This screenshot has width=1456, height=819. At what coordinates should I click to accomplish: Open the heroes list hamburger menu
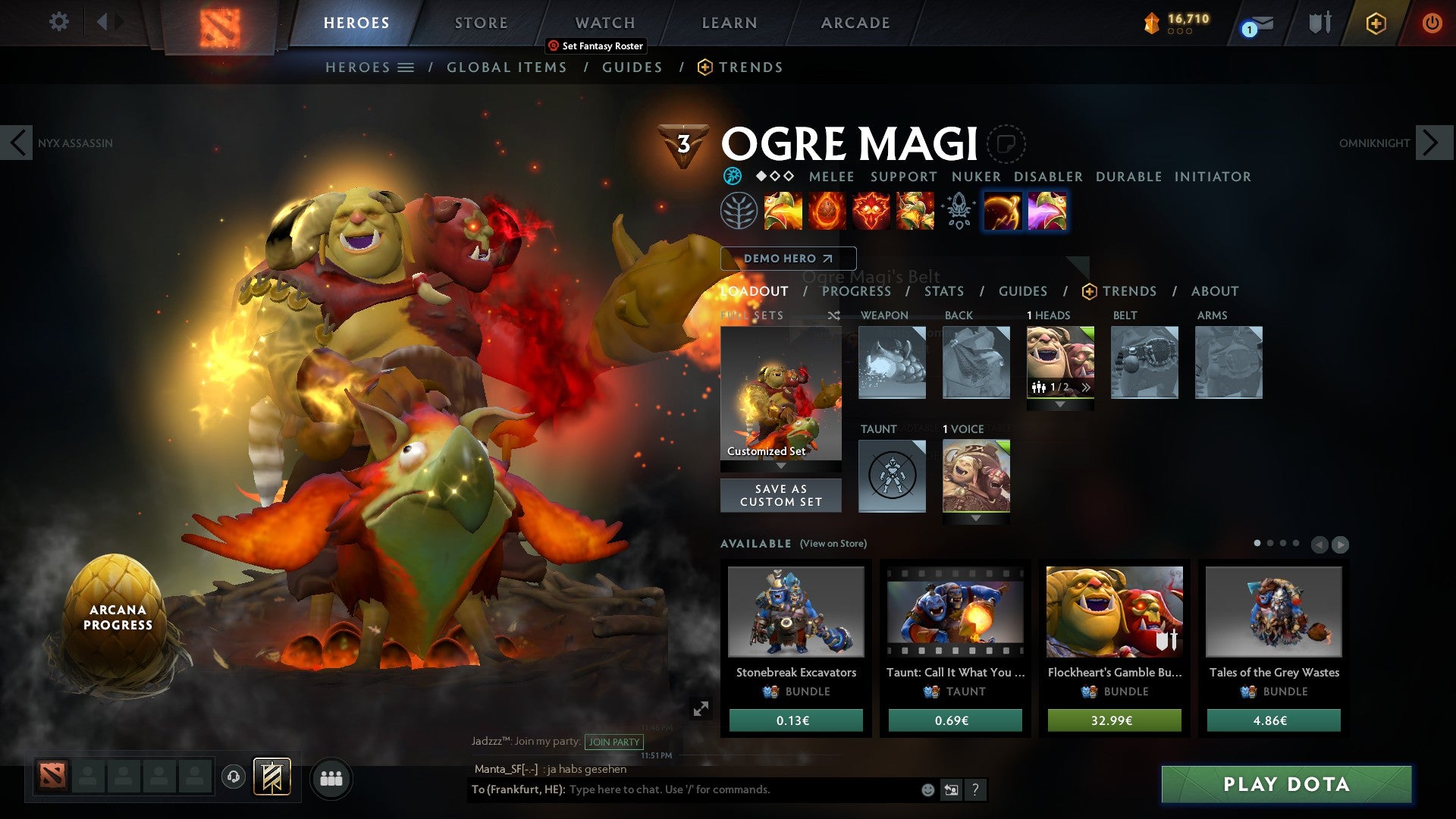(x=406, y=67)
